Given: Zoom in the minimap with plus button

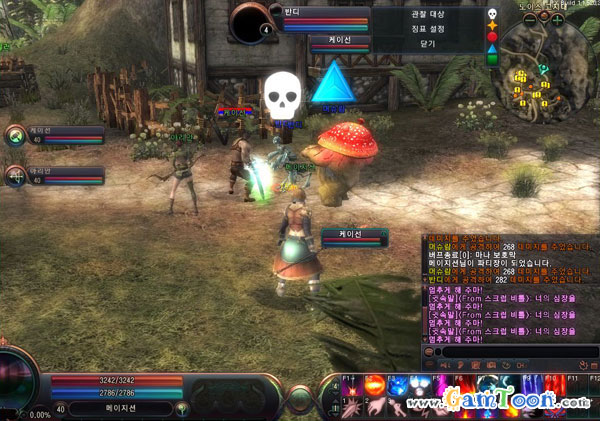Looking at the screenshot, I should point(557,19).
